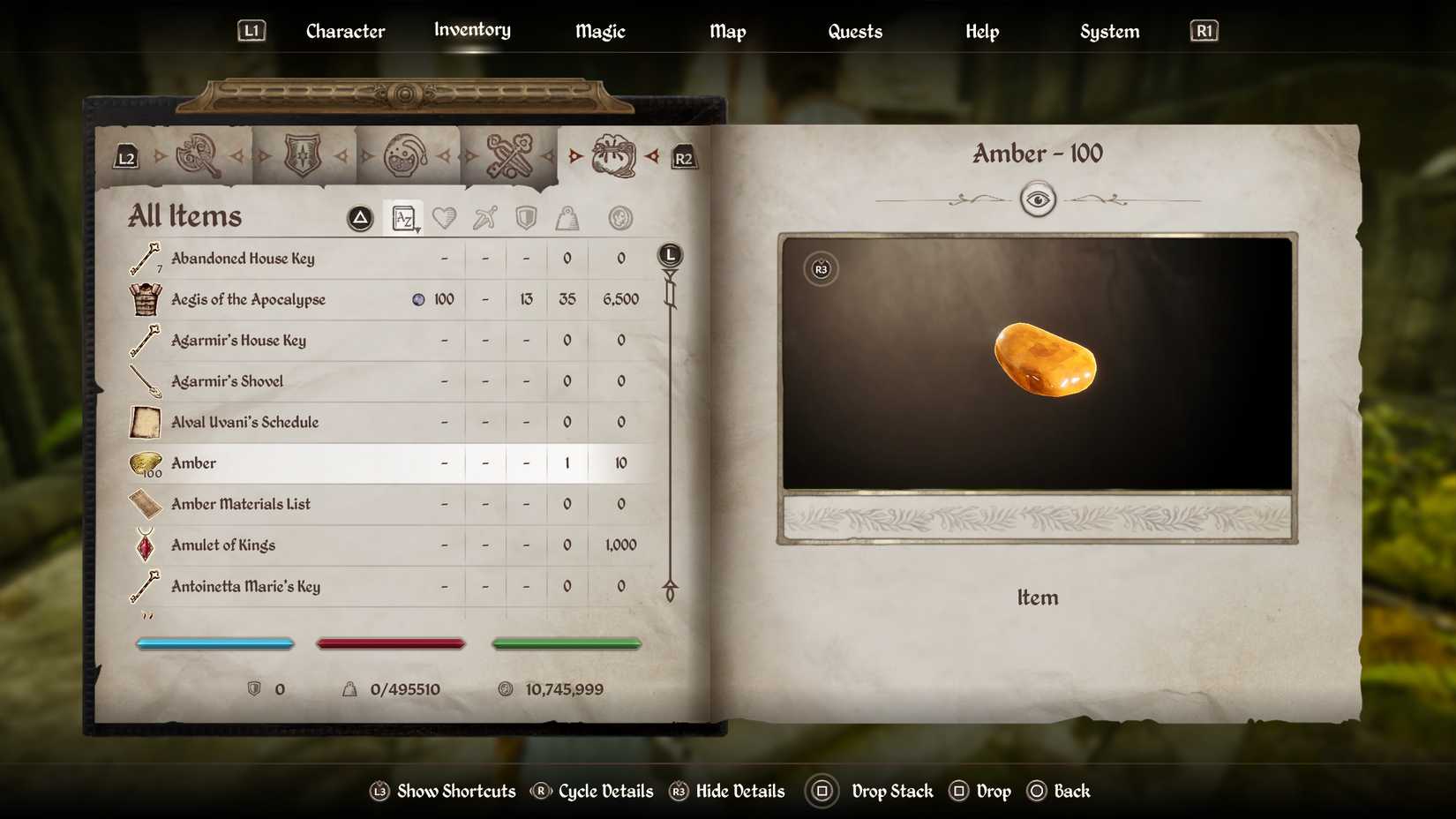The image size is (1456, 819).
Task: Expand the sort options triangle button
Action: pos(360,218)
